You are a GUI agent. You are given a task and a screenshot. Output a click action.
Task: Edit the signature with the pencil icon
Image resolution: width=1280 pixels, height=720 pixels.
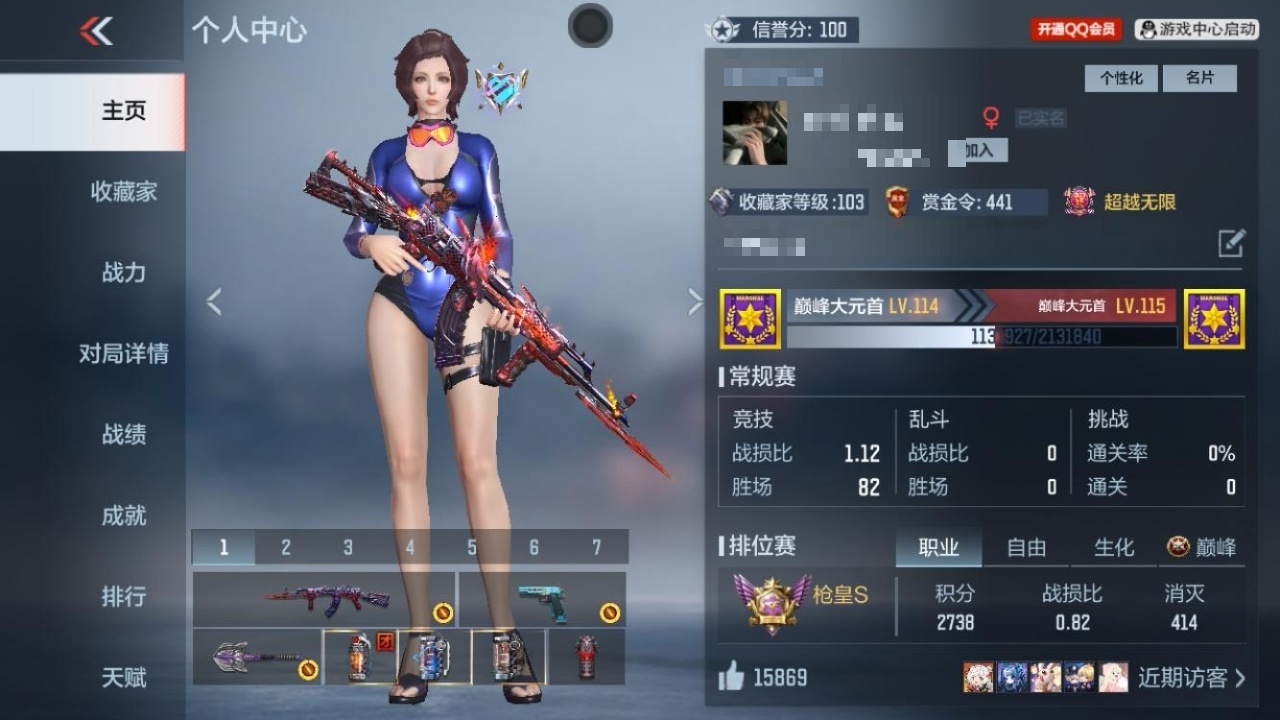point(1231,243)
